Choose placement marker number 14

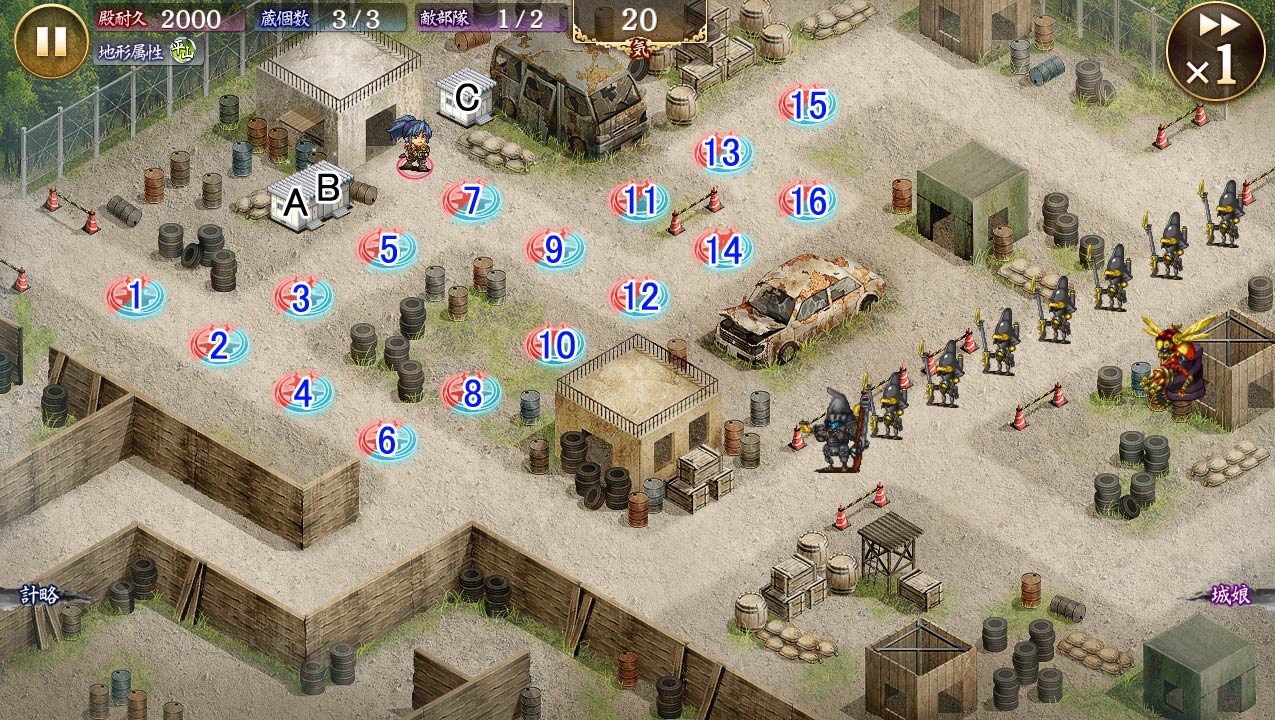click(x=723, y=250)
